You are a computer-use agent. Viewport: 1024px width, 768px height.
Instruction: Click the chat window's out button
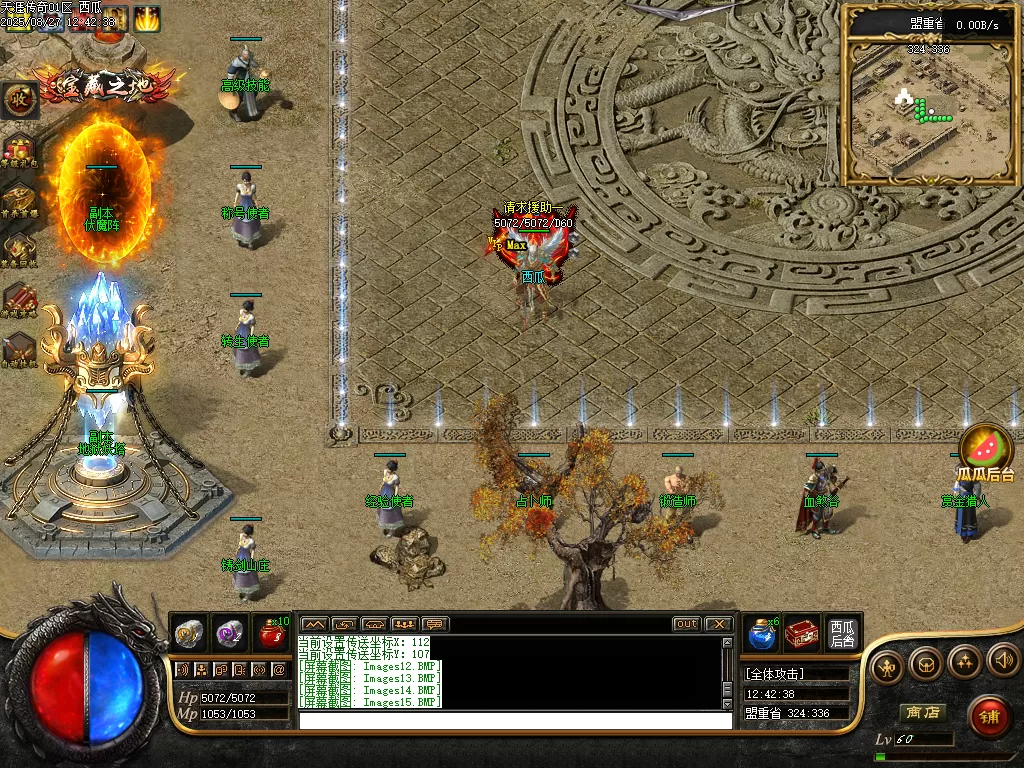coord(686,624)
